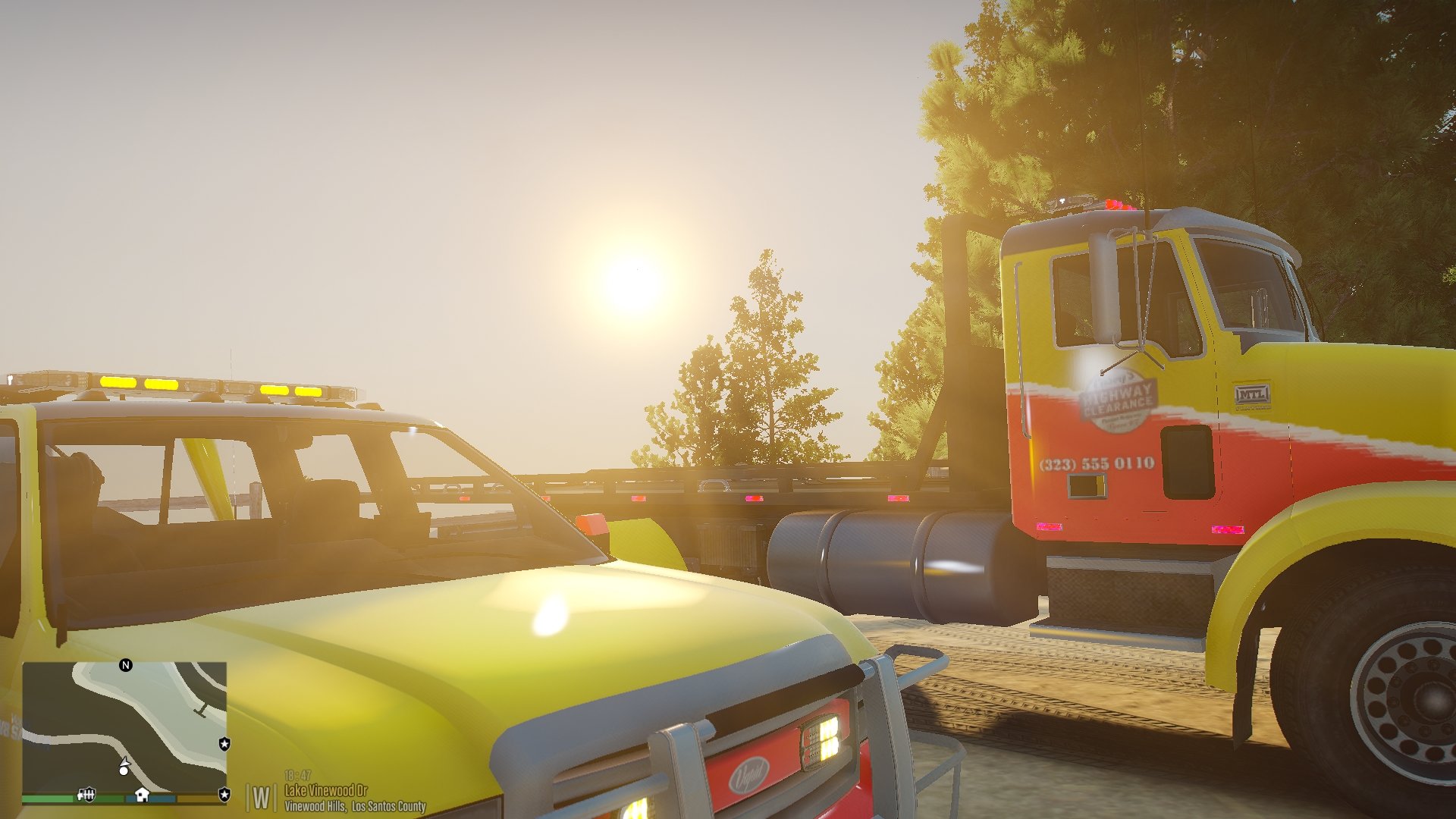Click the player arrow on the minimap
The height and width of the screenshot is (819, 1456).
124,761
